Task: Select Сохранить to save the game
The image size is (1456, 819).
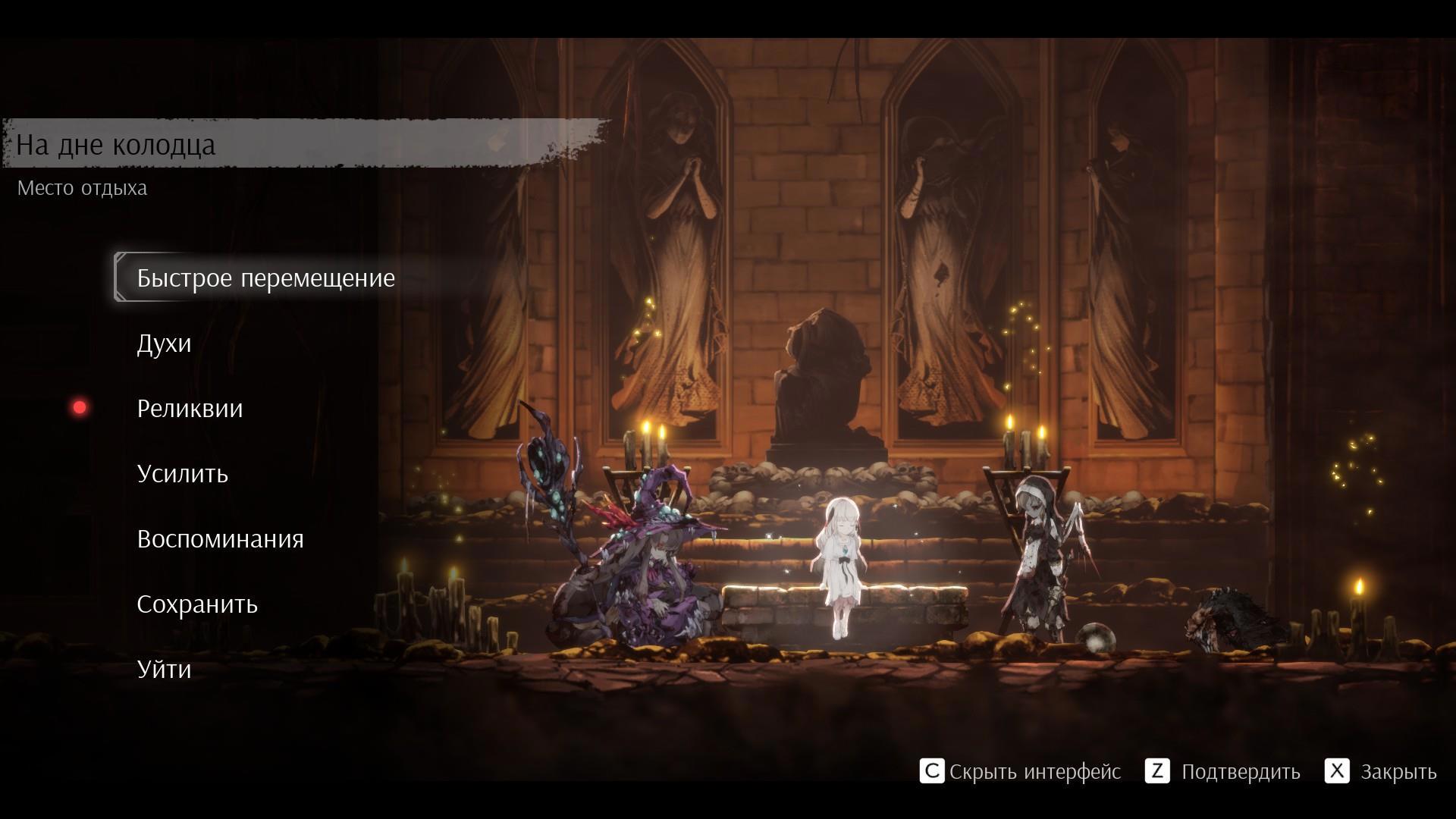Action: coord(197,604)
